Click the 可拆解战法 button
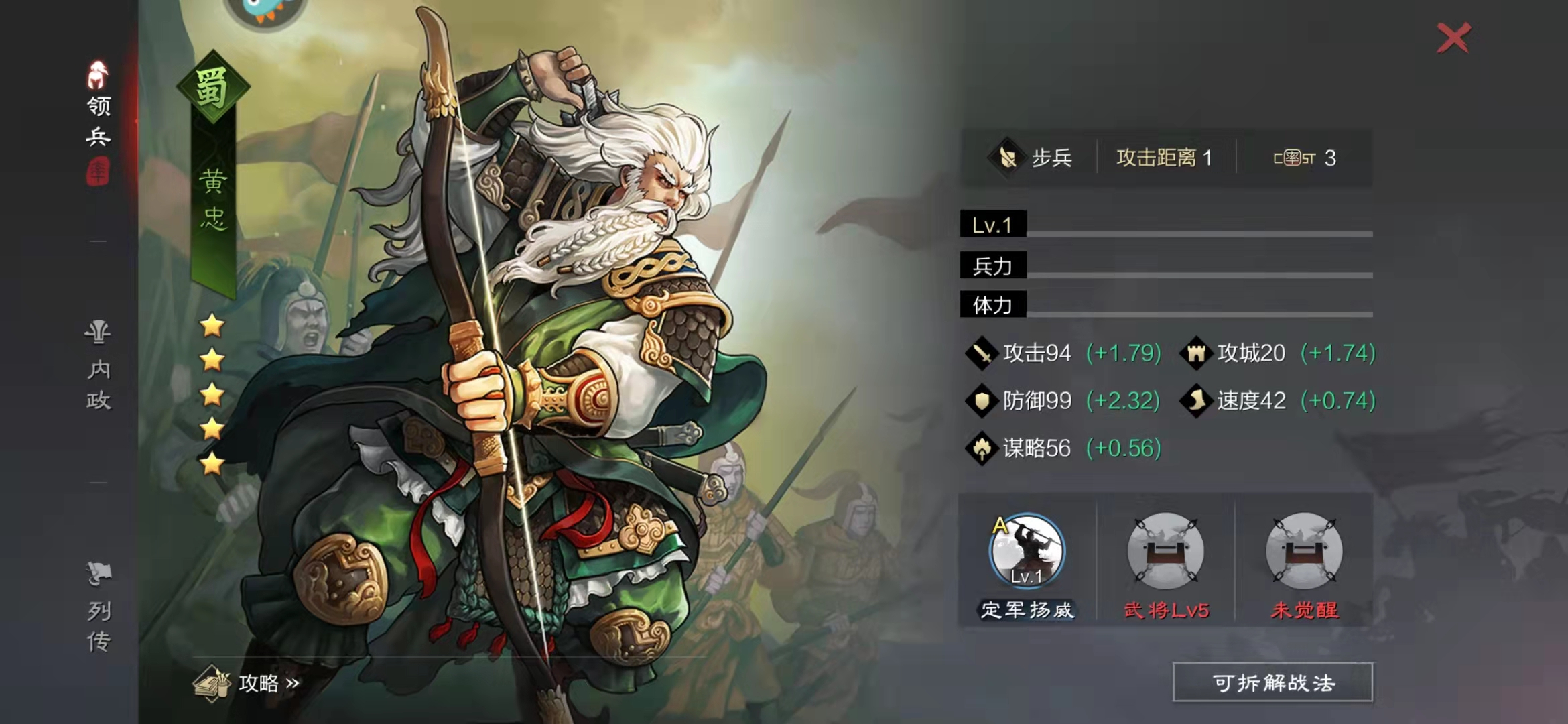Viewport: 1568px width, 724px height. click(x=1272, y=682)
